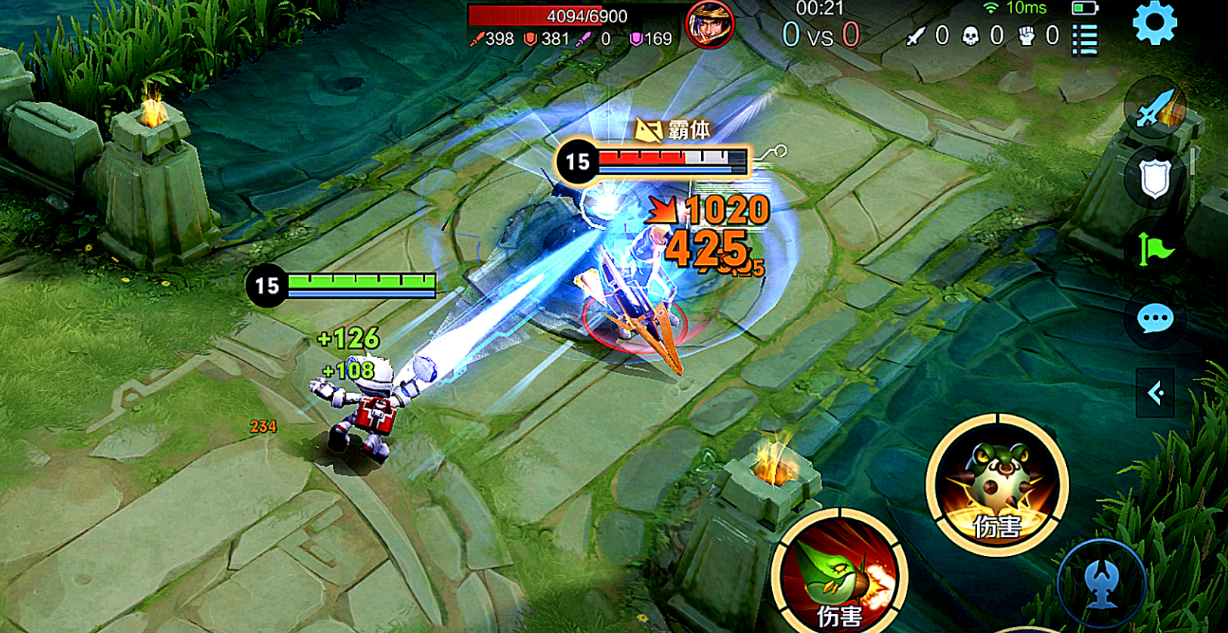Image resolution: width=1228 pixels, height=633 pixels.
Task: Tap the blue tower-target button
Action: (x=1101, y=582)
